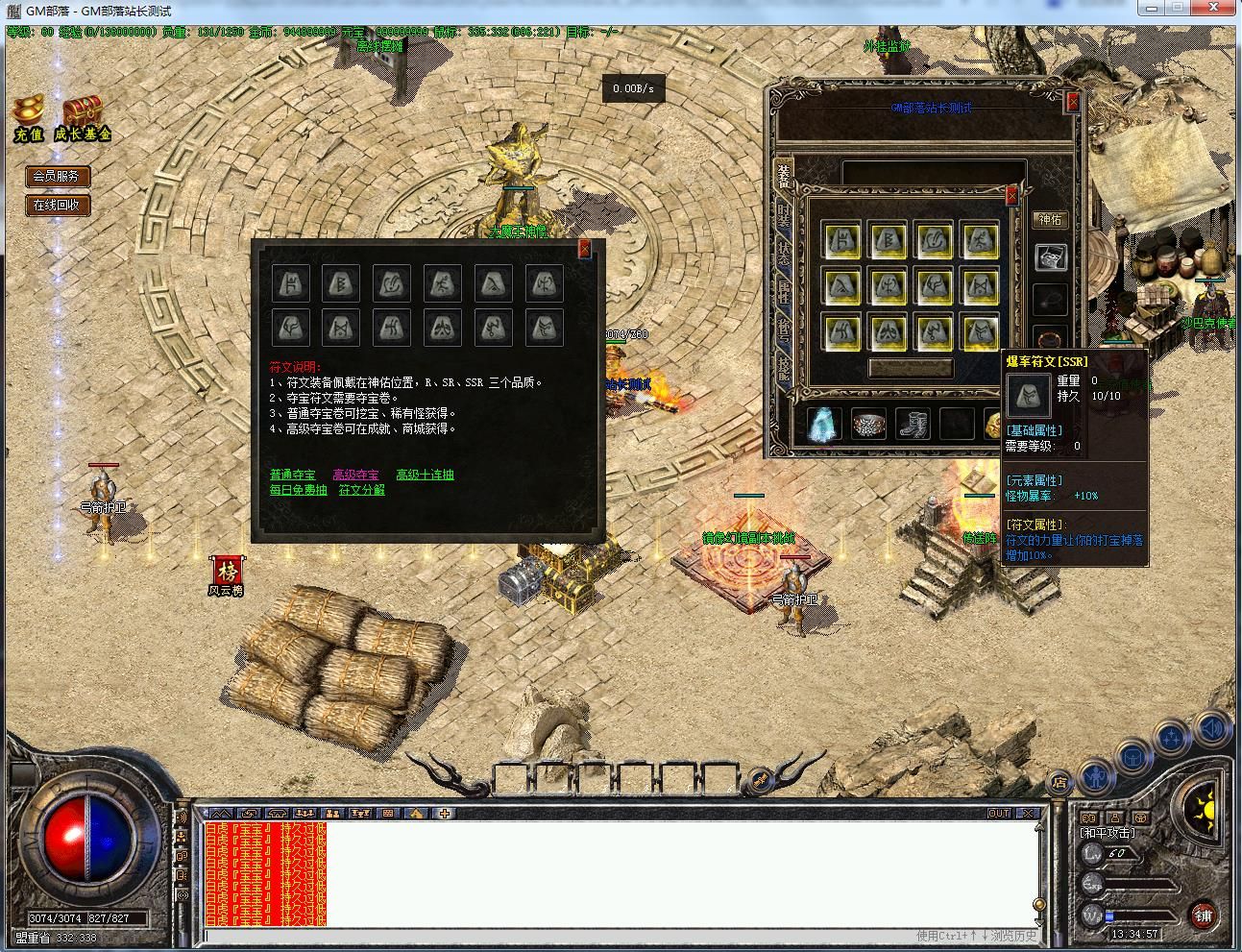Show the 属性 attributes tab
This screenshot has width=1242, height=952.
tap(784, 292)
